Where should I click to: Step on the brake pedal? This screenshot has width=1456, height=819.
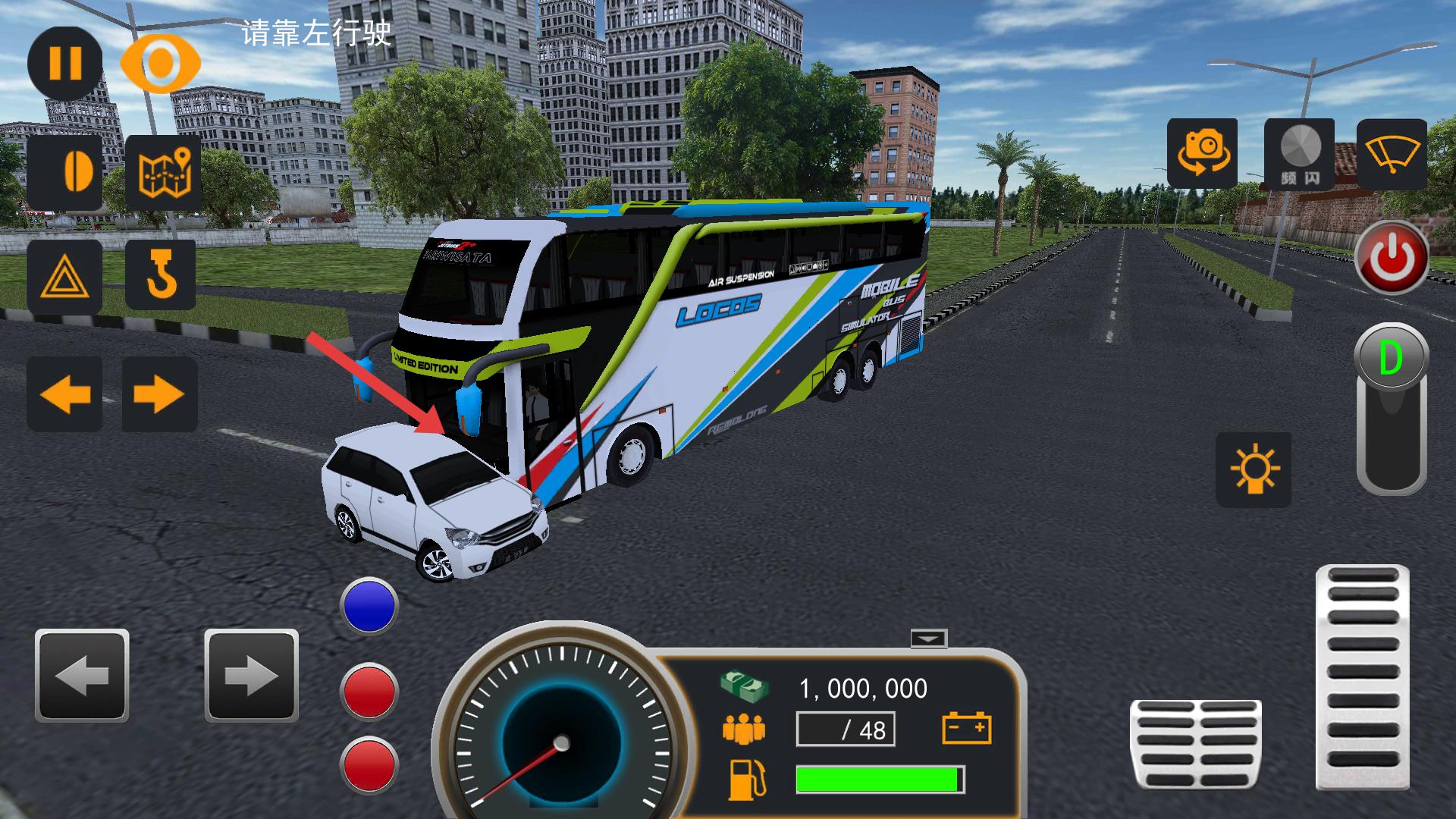(1195, 745)
